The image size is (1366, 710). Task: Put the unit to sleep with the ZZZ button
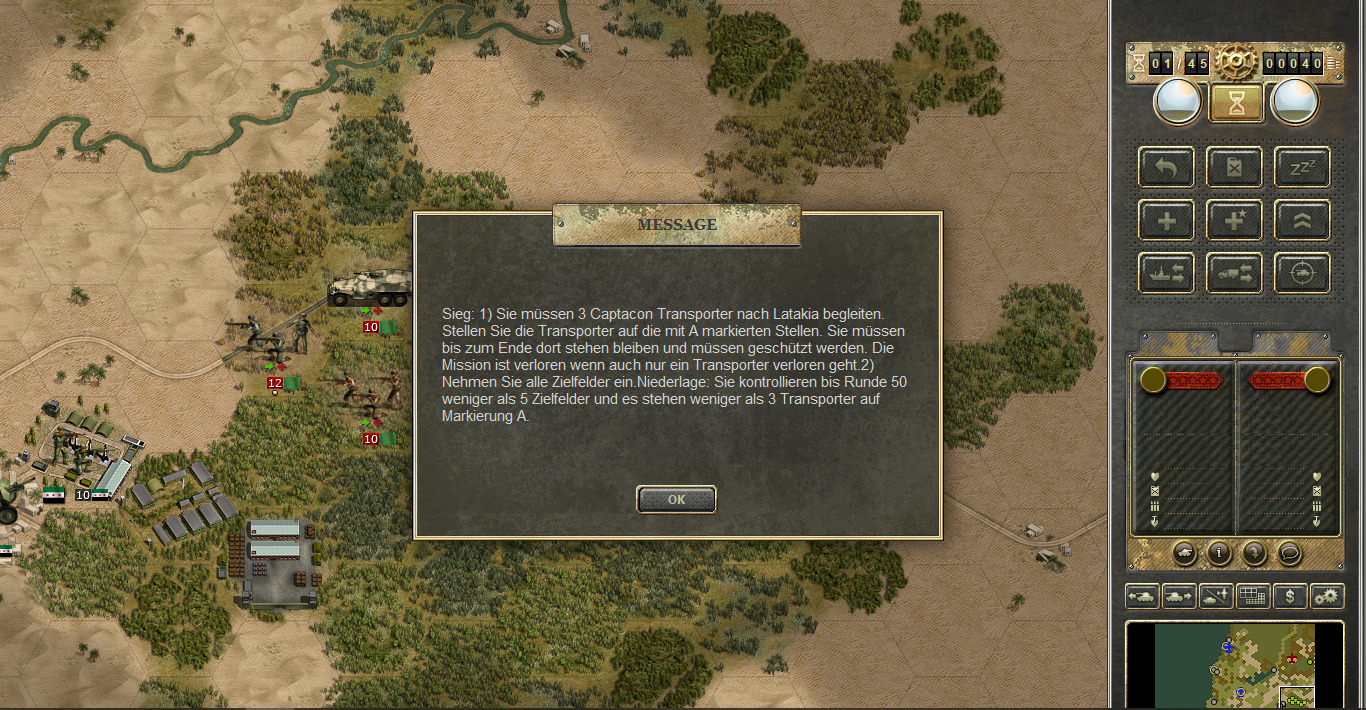tap(1302, 167)
